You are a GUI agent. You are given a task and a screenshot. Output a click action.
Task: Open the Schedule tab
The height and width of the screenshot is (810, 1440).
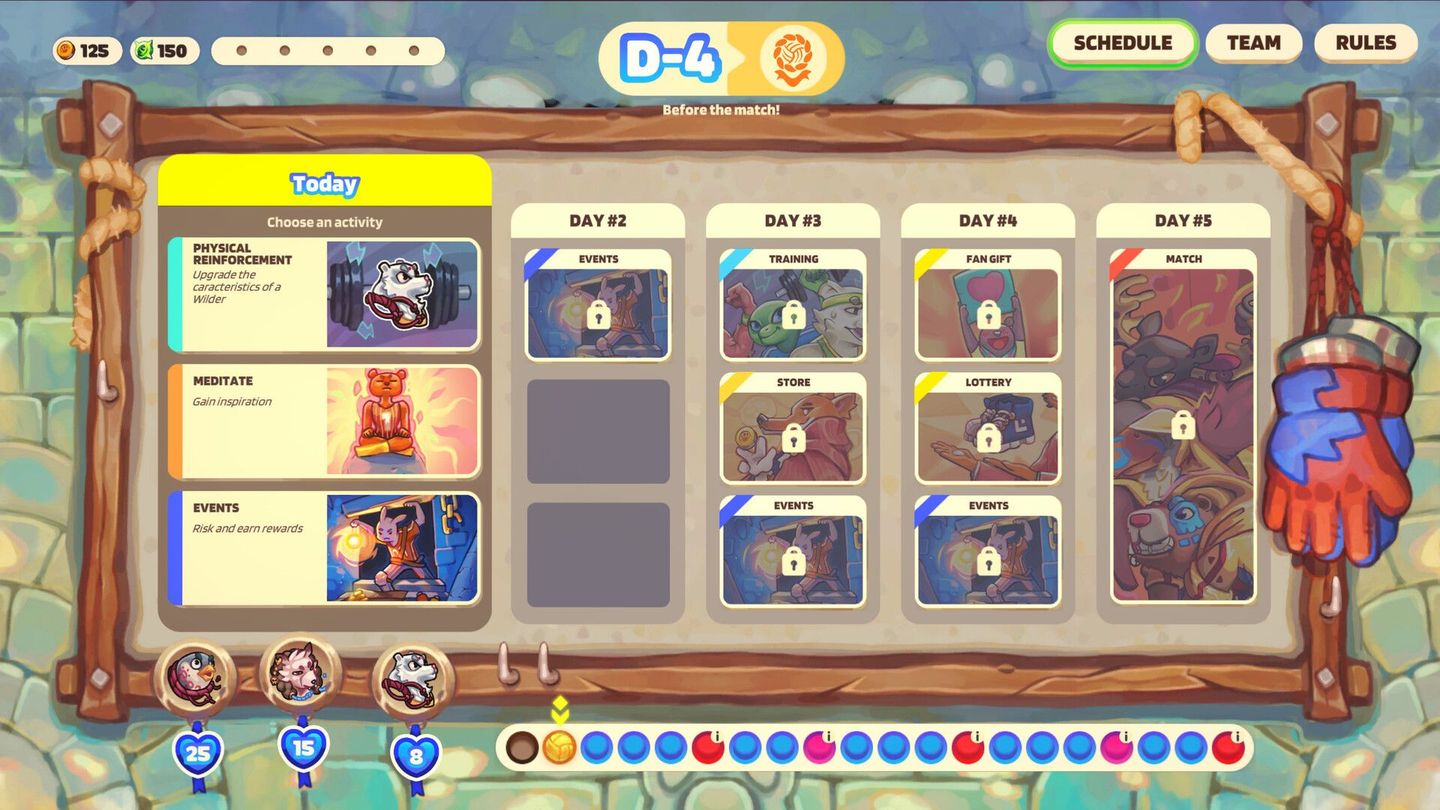[x=1122, y=43]
